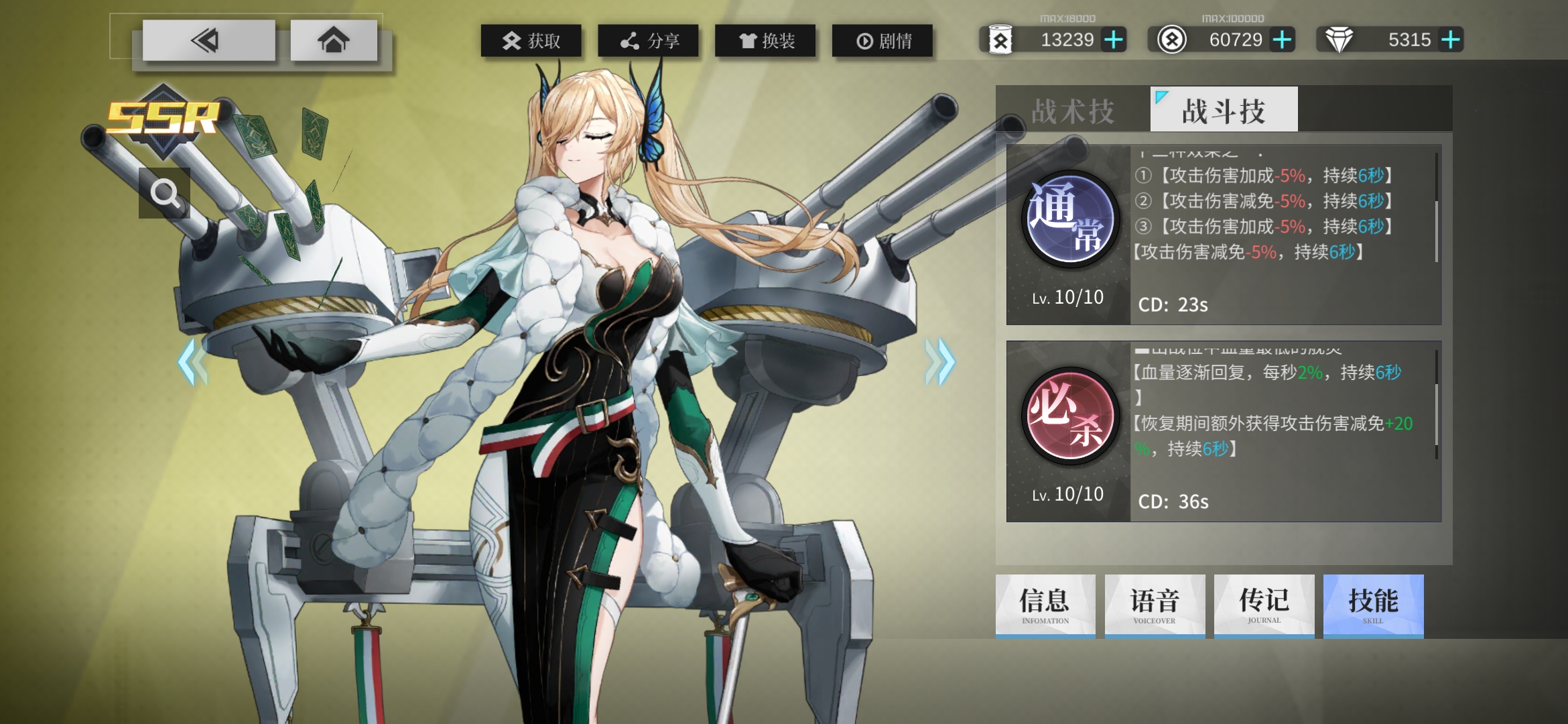Zoom artwork with the magnifier icon
Screen dimensions: 1568x724
coord(164,194)
